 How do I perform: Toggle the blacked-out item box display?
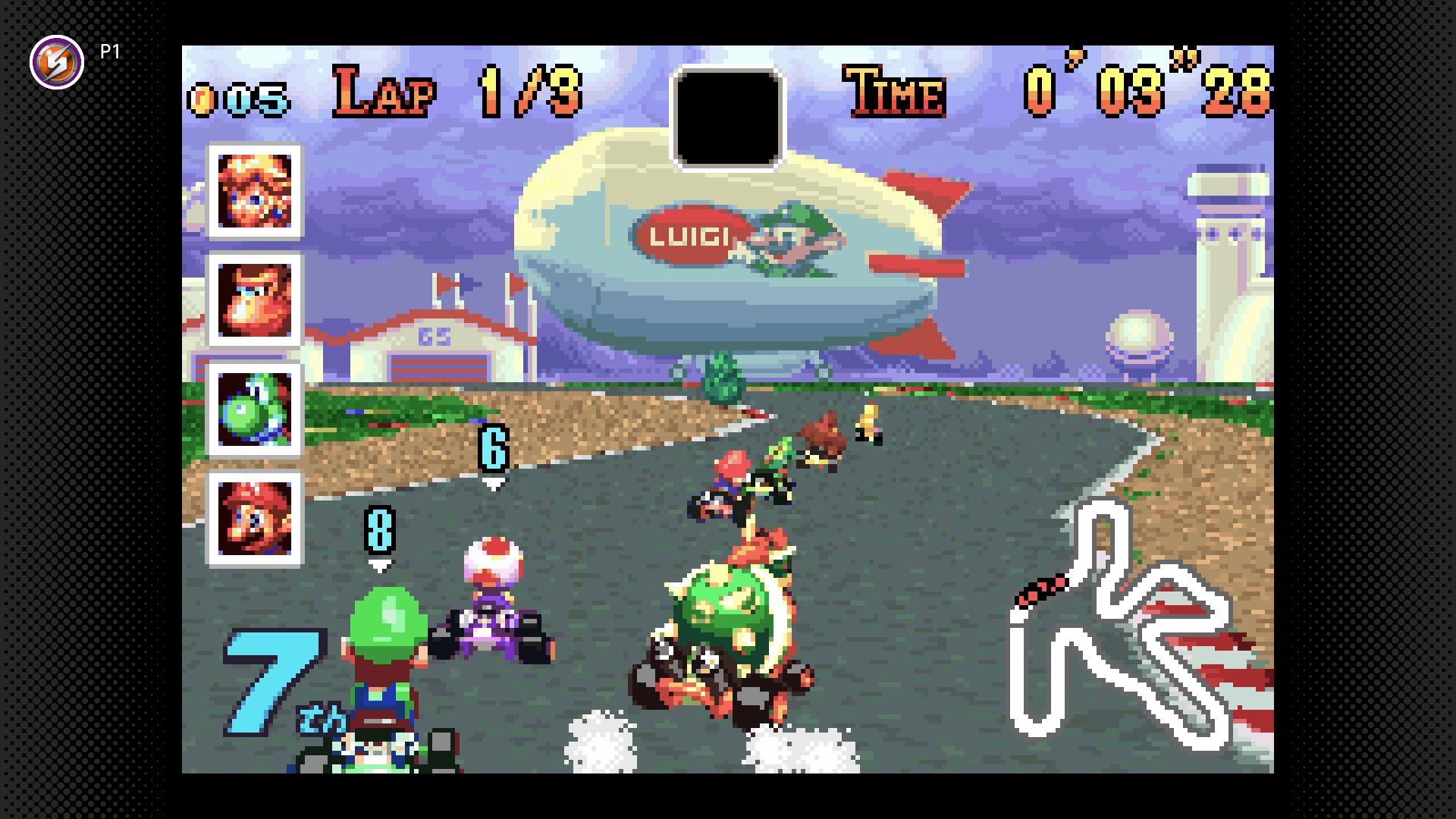pyautogui.click(x=730, y=115)
